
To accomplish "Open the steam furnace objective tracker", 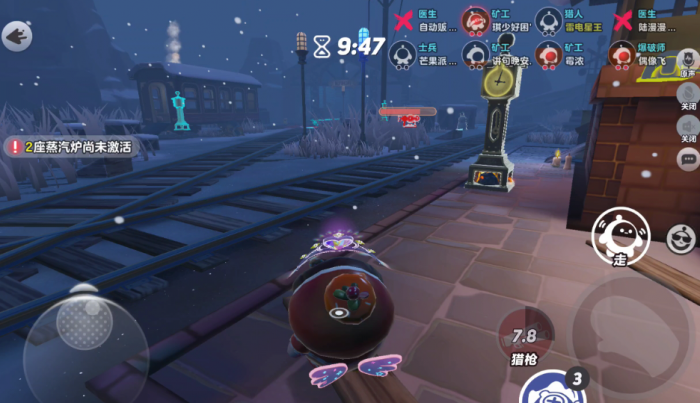I will point(70,146).
